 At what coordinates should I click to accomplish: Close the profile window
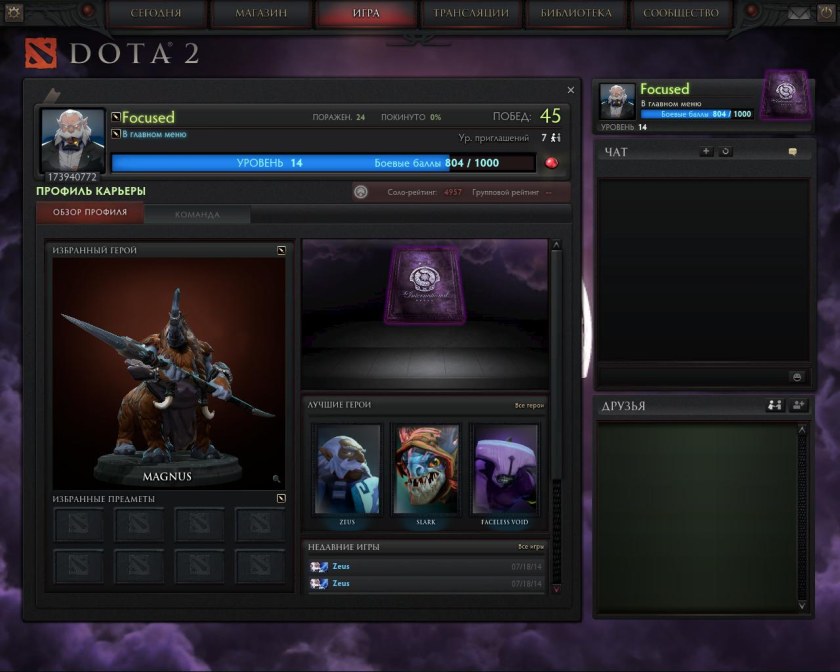click(x=571, y=90)
